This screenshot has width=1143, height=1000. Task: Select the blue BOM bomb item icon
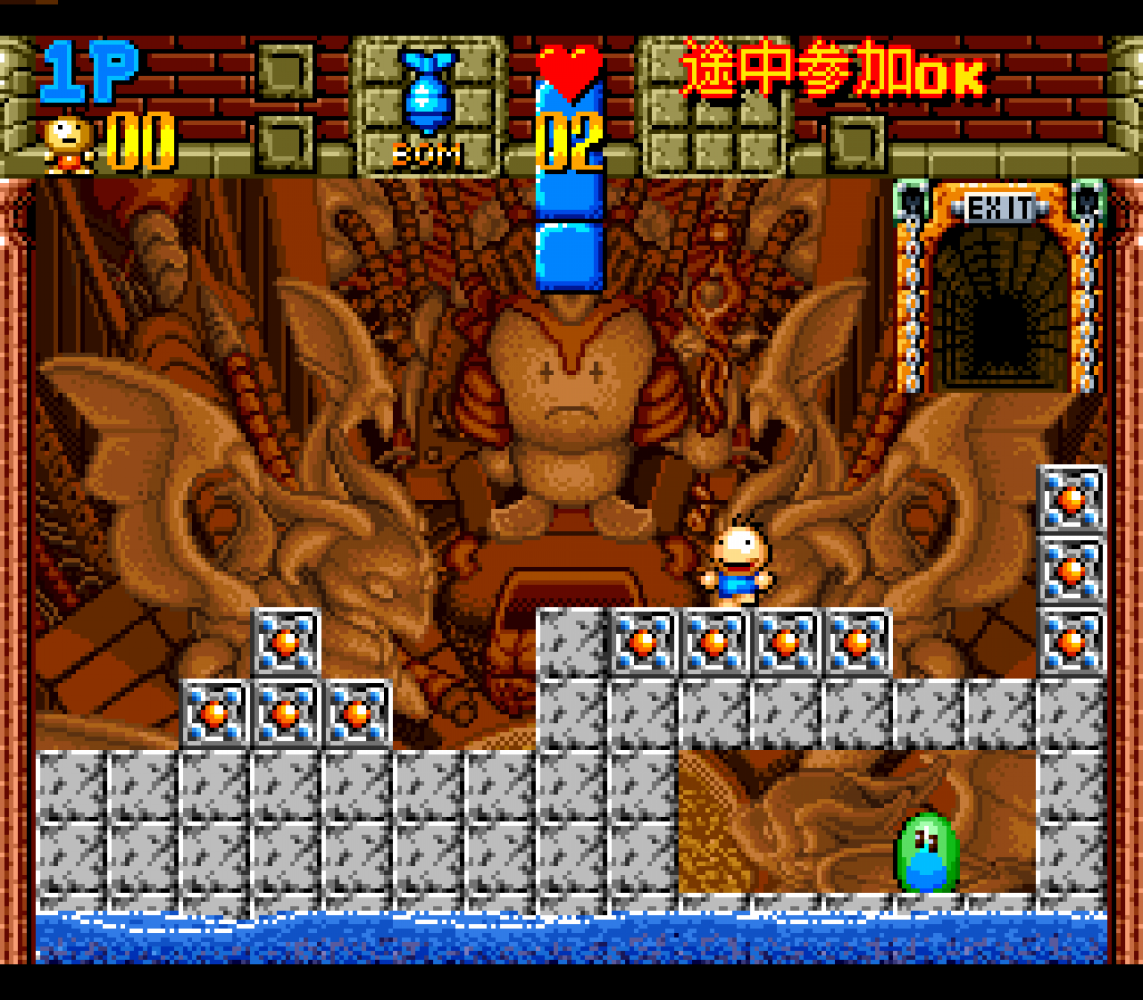pyautogui.click(x=428, y=92)
